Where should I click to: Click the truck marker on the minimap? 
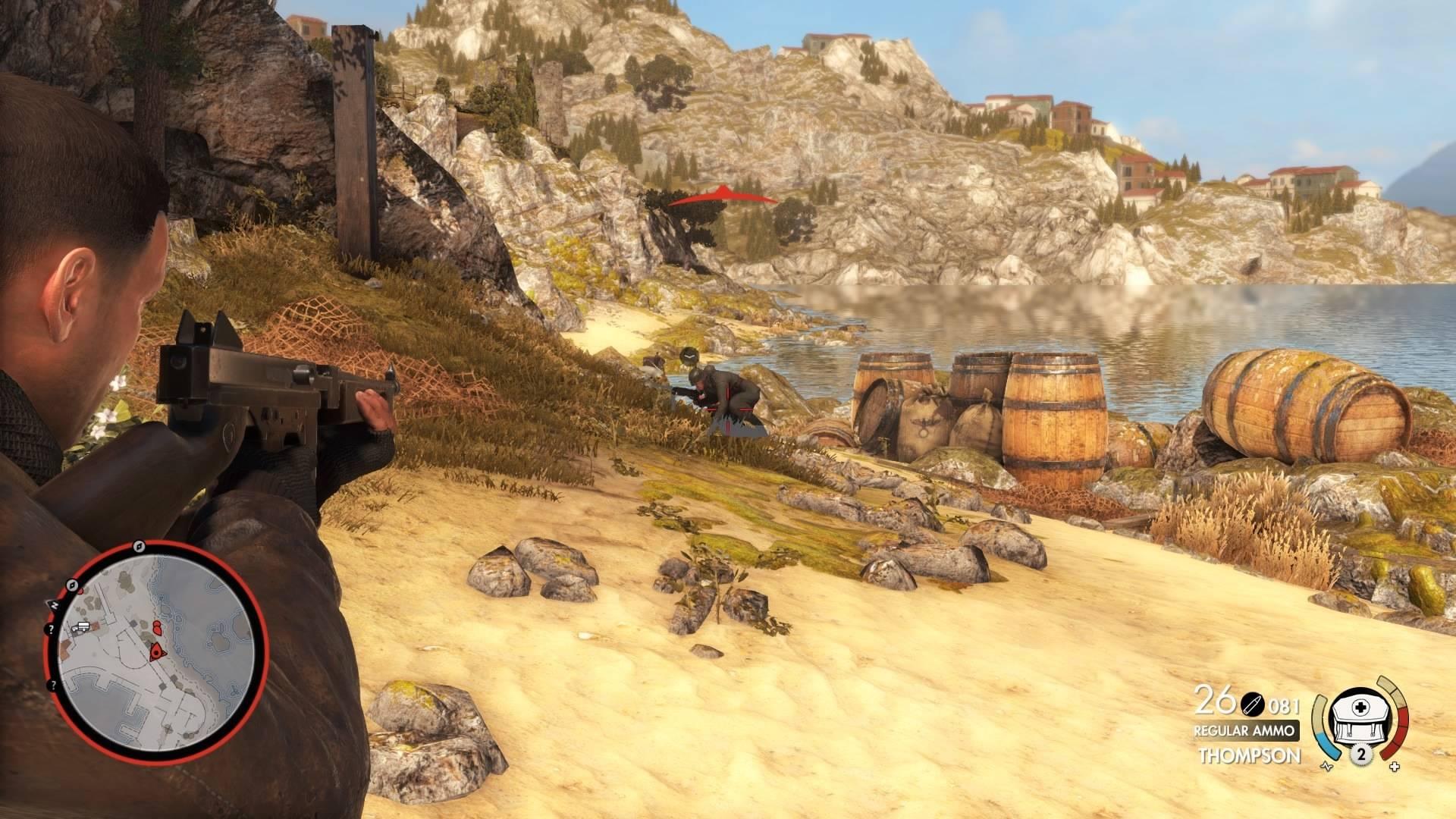tap(82, 626)
